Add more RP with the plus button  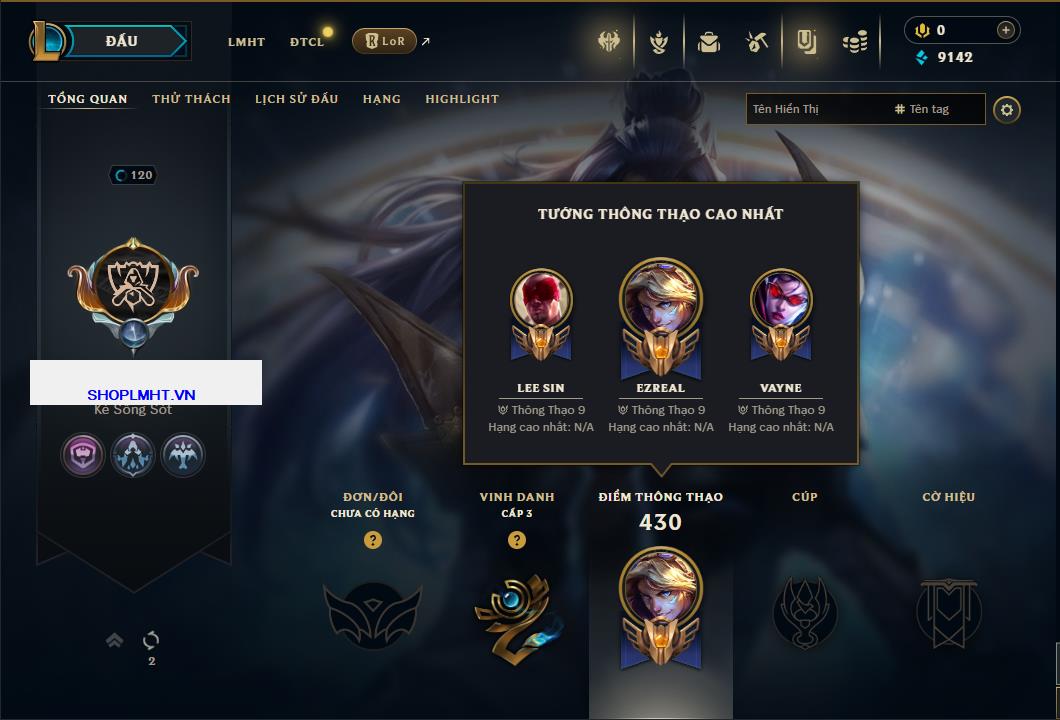tap(1005, 30)
